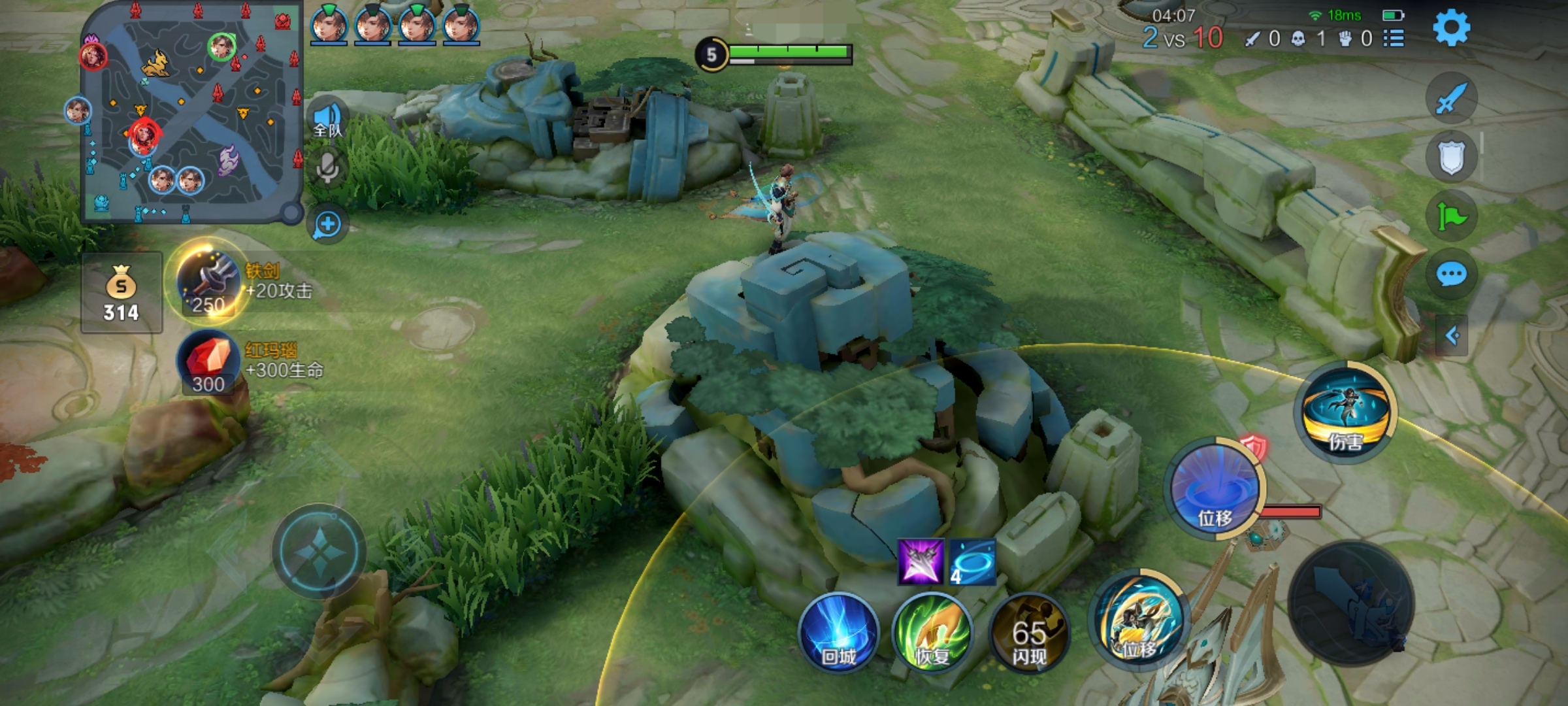Tap the movement joystick pad
Viewport: 1568px width, 706px height.
[x=319, y=551]
